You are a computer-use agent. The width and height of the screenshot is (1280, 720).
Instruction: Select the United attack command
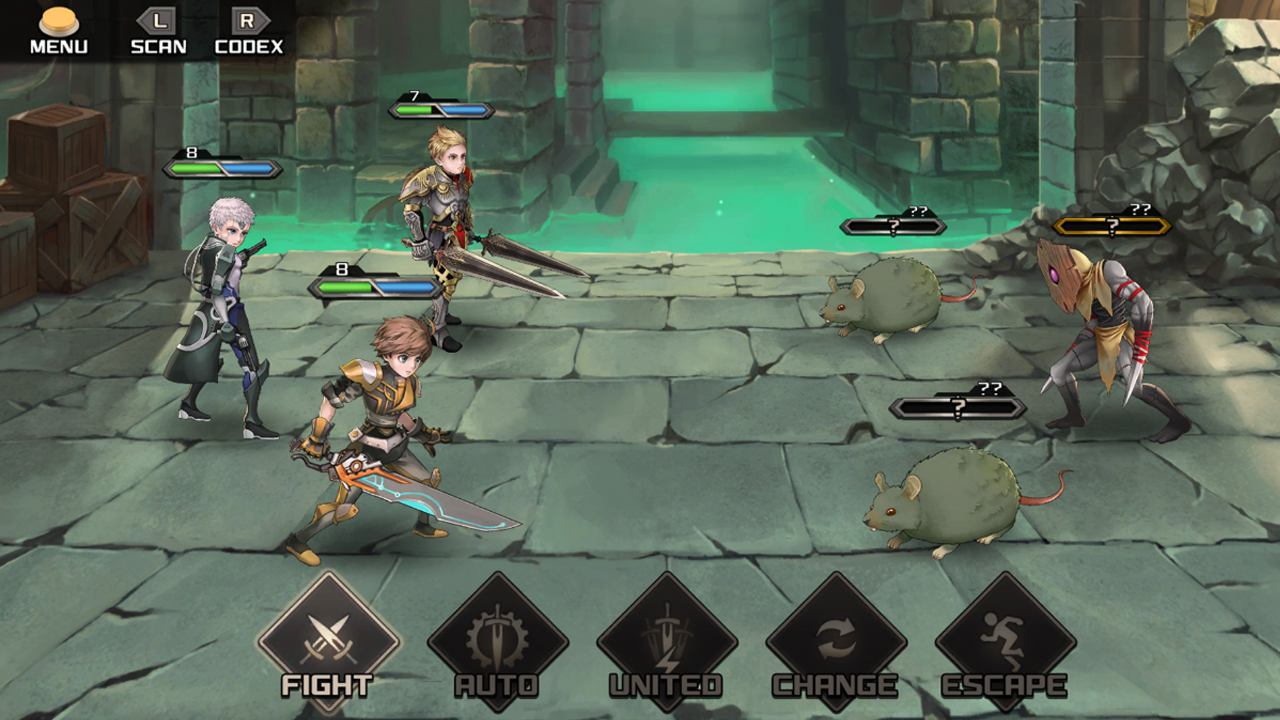[x=667, y=640]
